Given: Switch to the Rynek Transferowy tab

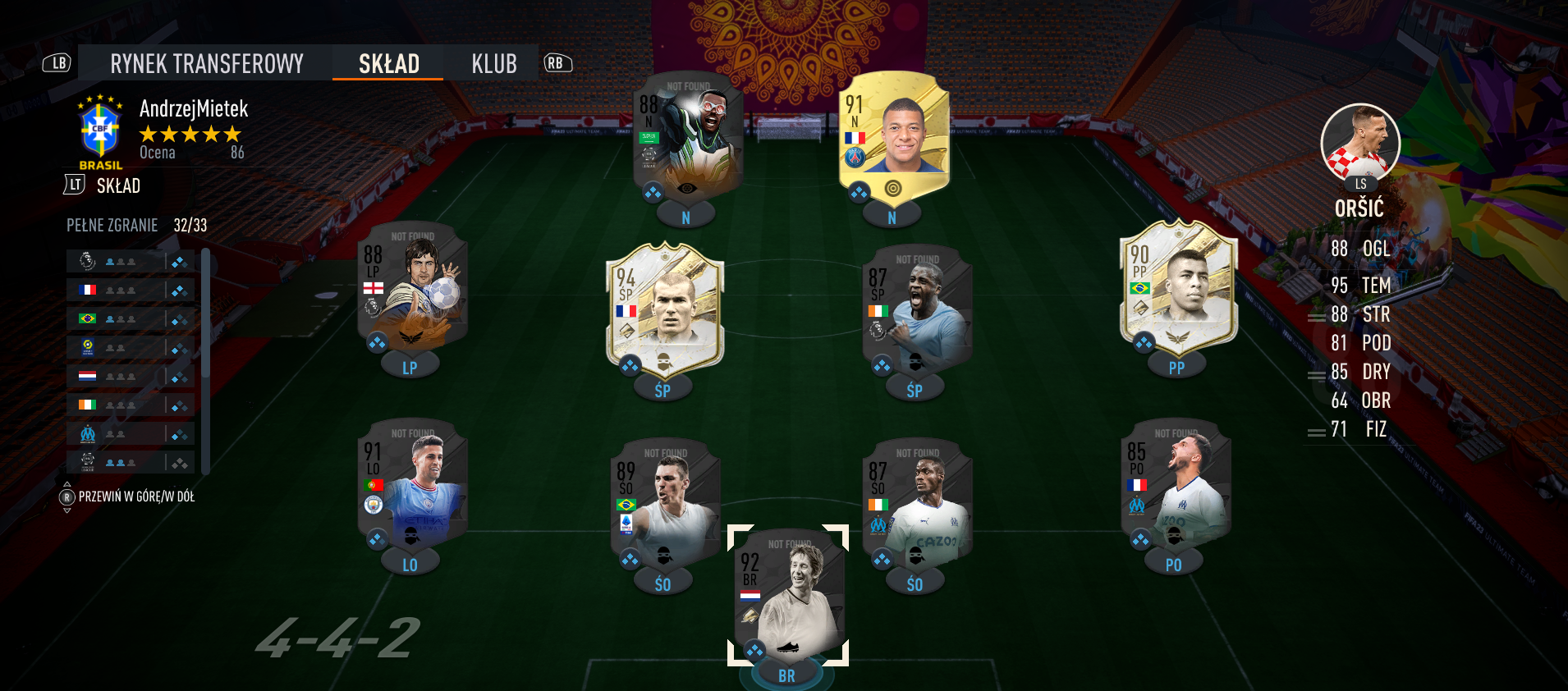Looking at the screenshot, I should [206, 63].
